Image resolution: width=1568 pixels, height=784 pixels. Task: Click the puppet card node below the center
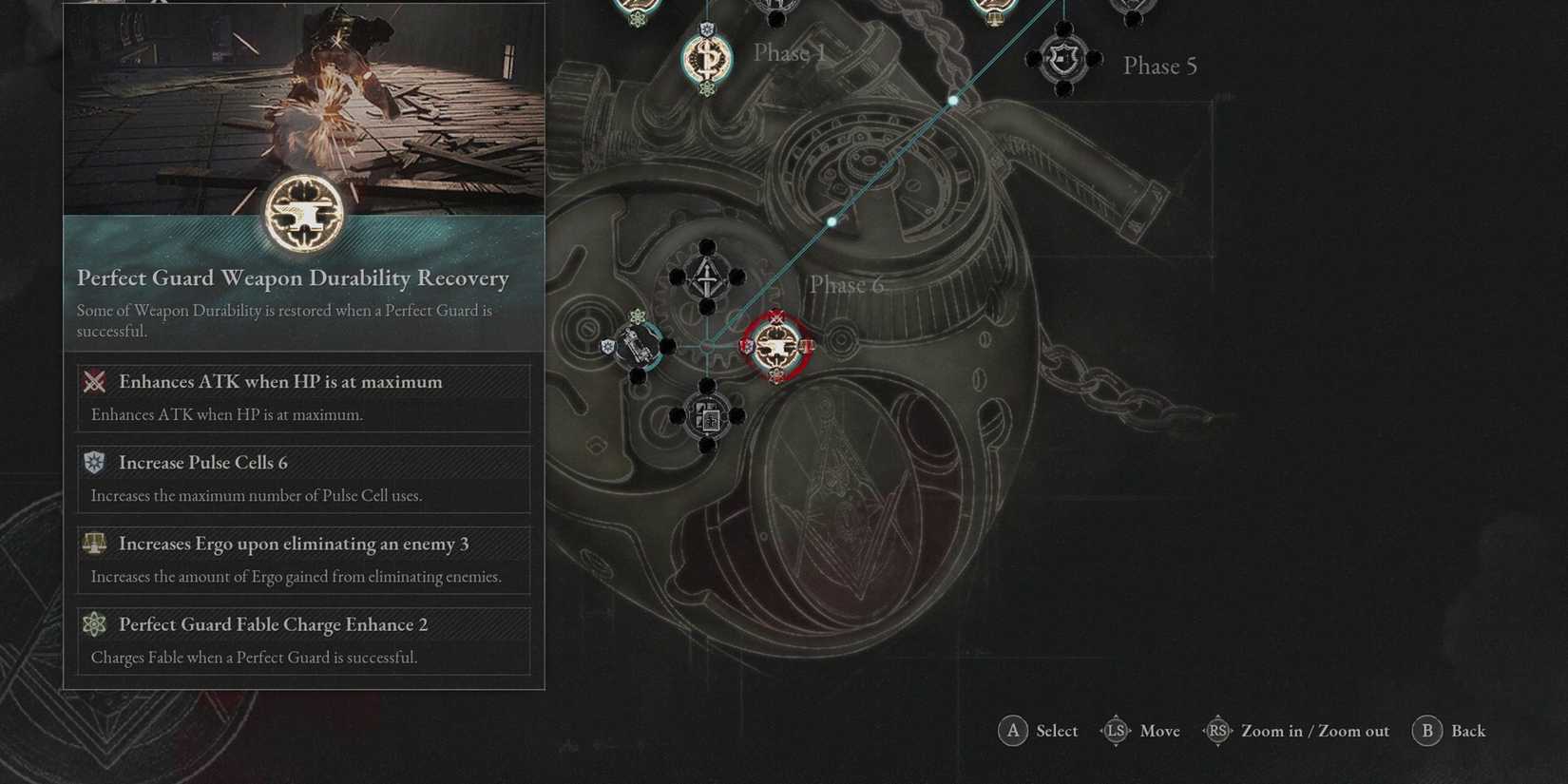point(705,415)
